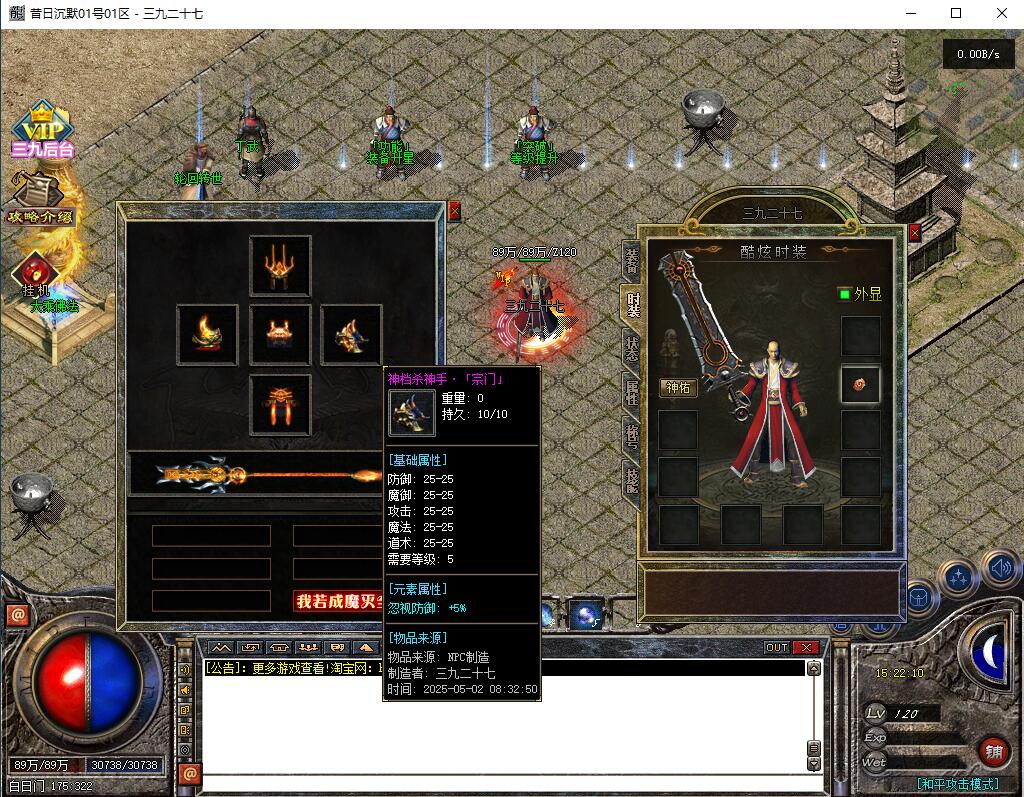
Task: Switch to the 技能 skills tab
Action: coord(632,480)
